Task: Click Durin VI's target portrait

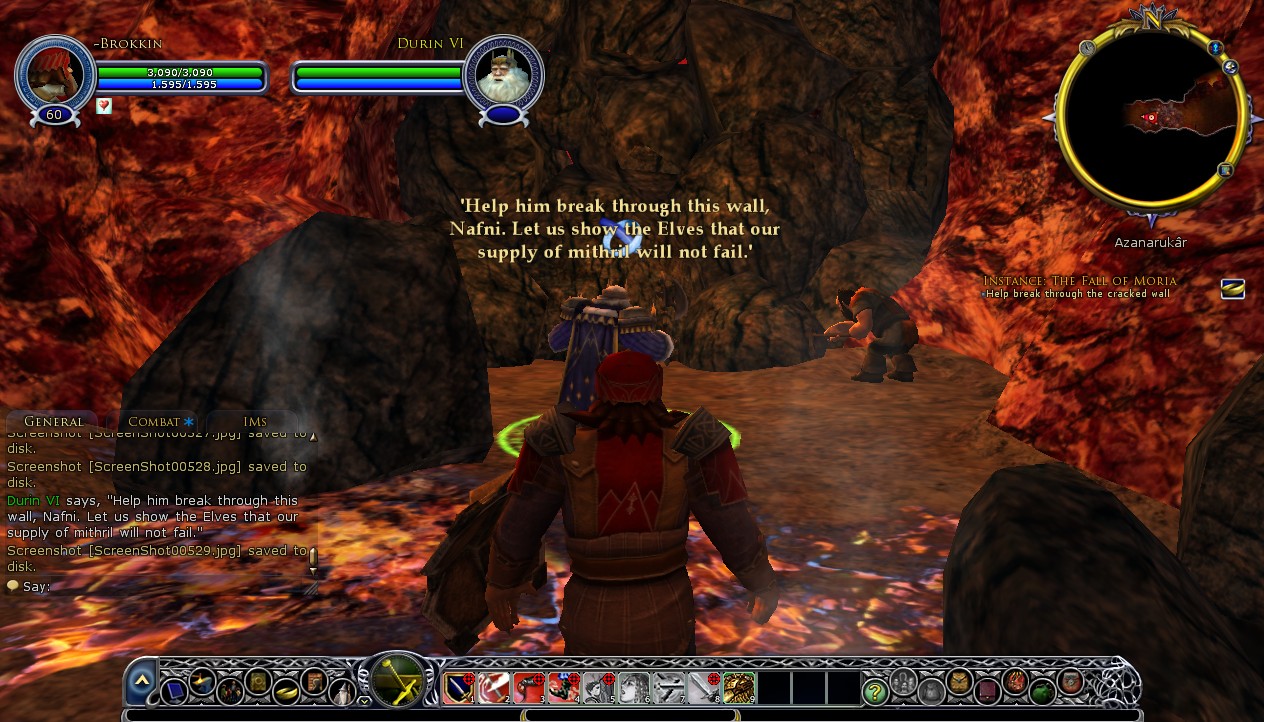Action: (x=503, y=74)
